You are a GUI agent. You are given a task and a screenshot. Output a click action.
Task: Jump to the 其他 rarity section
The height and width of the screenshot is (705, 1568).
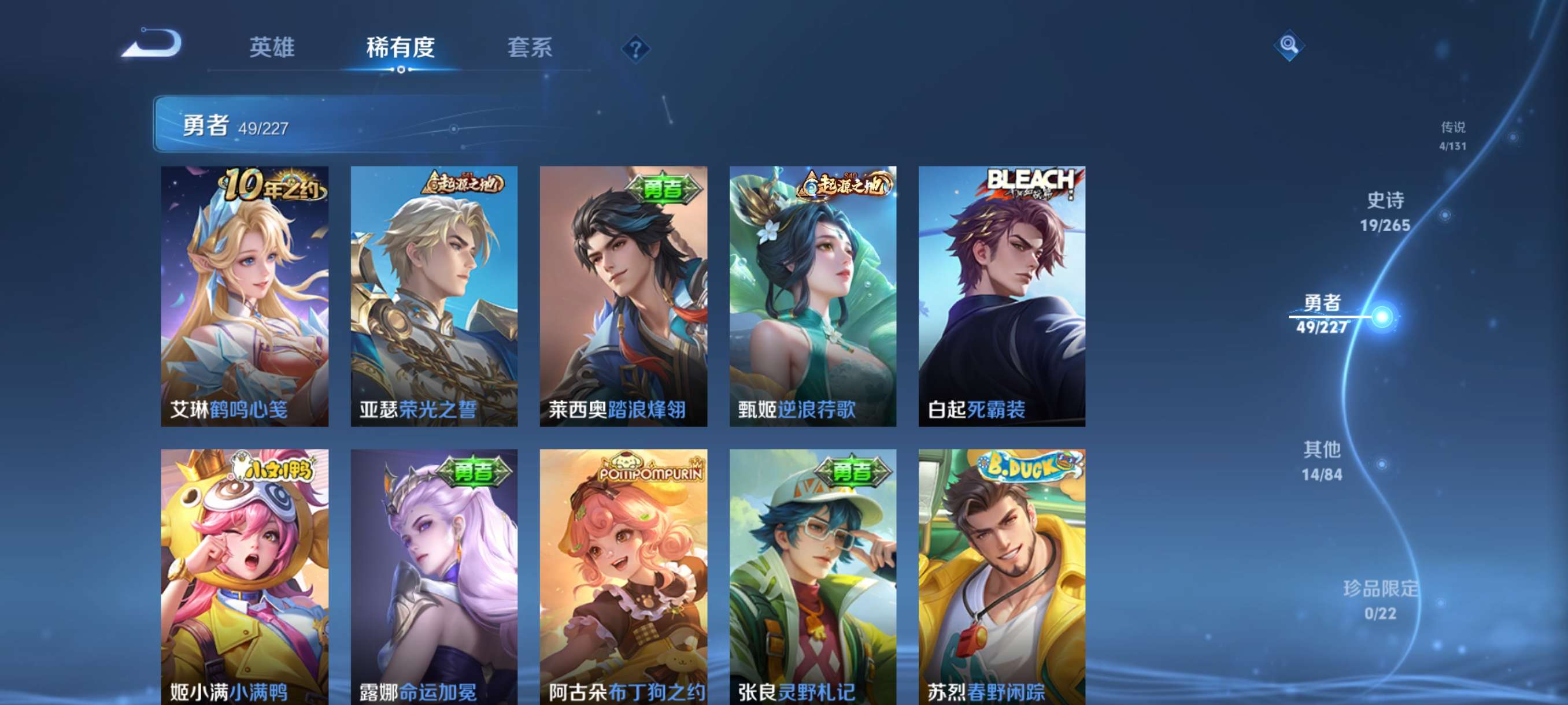pos(1322,461)
